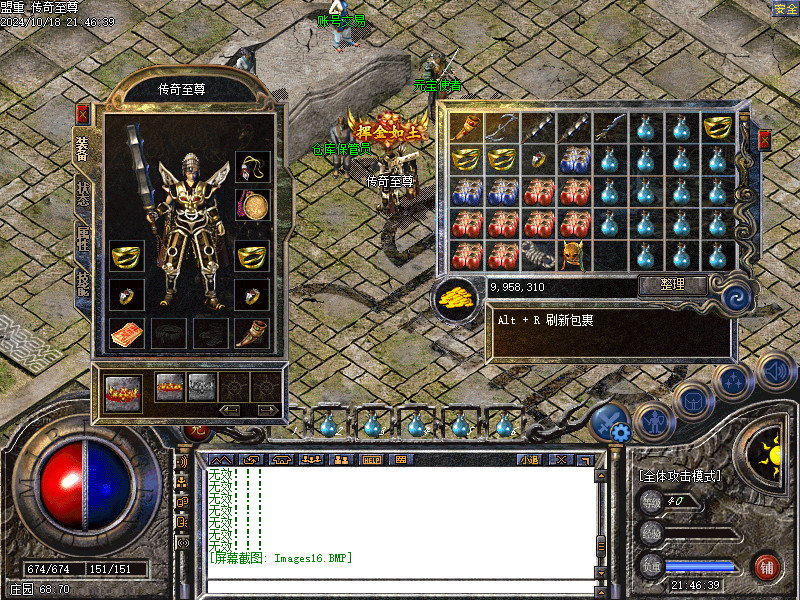Toggle the sound speaker button

(775, 372)
